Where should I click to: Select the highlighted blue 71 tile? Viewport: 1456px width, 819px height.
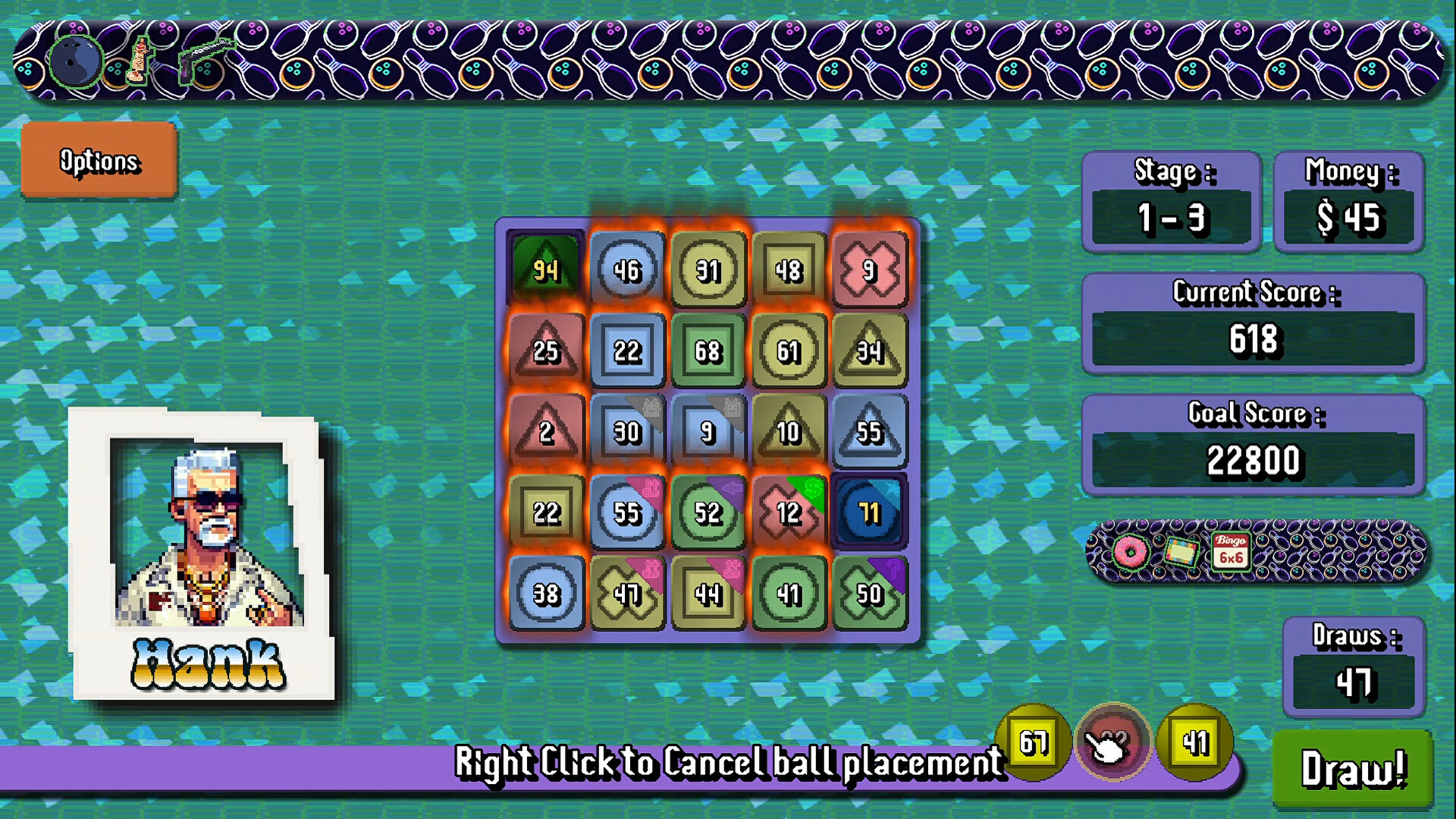tap(870, 512)
